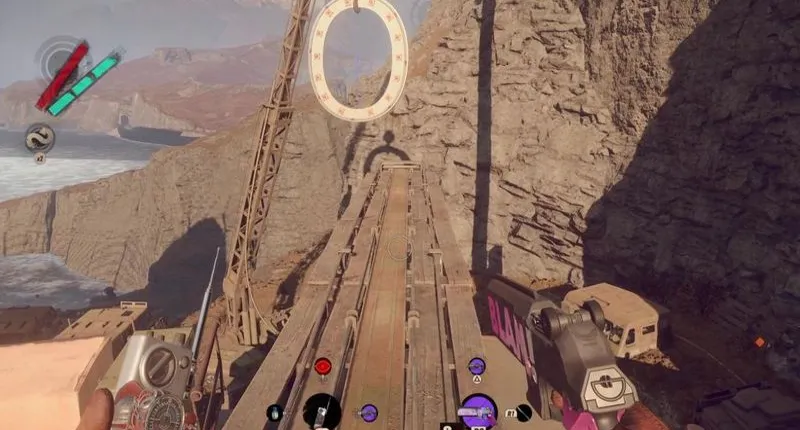Select the large purple equipped weapon icon
This screenshot has width=800, height=430.
click(x=478, y=411)
